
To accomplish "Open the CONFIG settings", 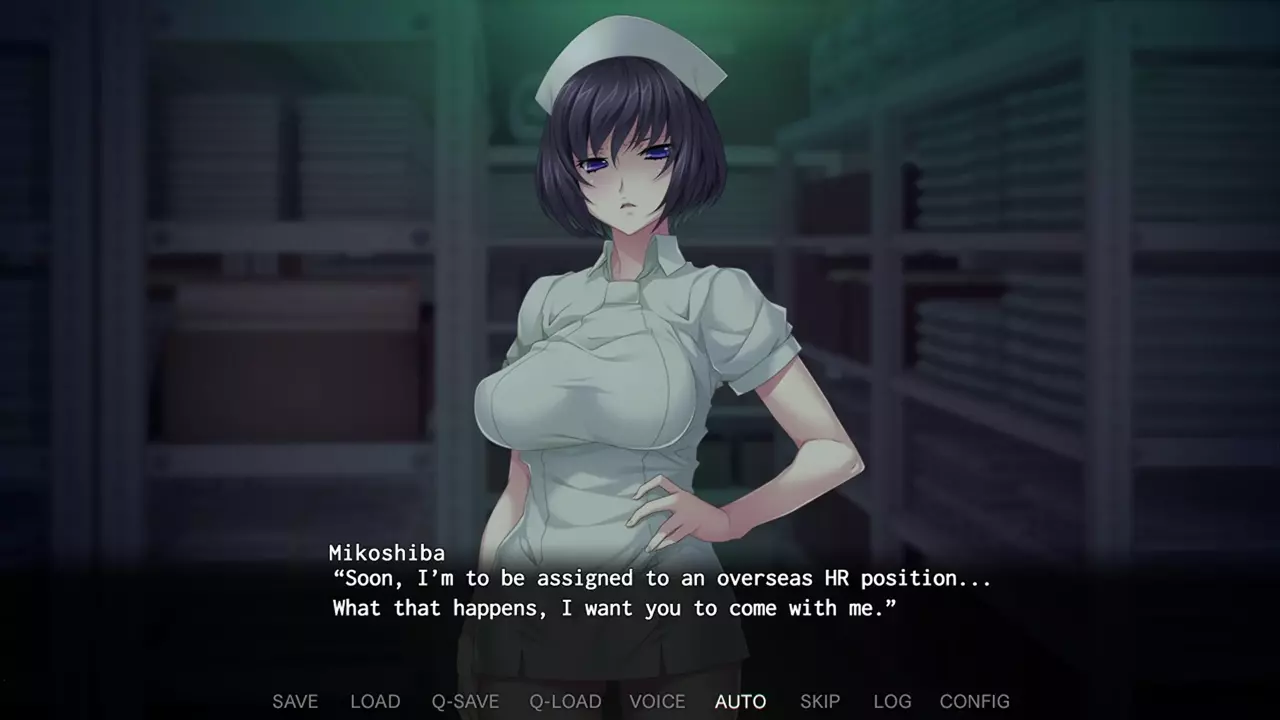I will (974, 702).
